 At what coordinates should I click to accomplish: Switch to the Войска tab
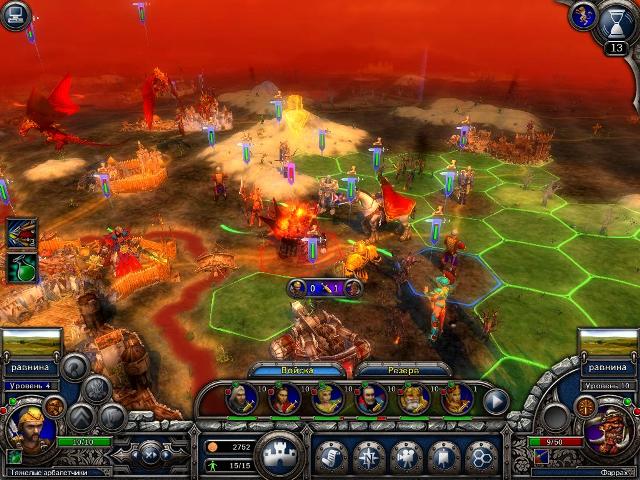[x=281, y=370]
